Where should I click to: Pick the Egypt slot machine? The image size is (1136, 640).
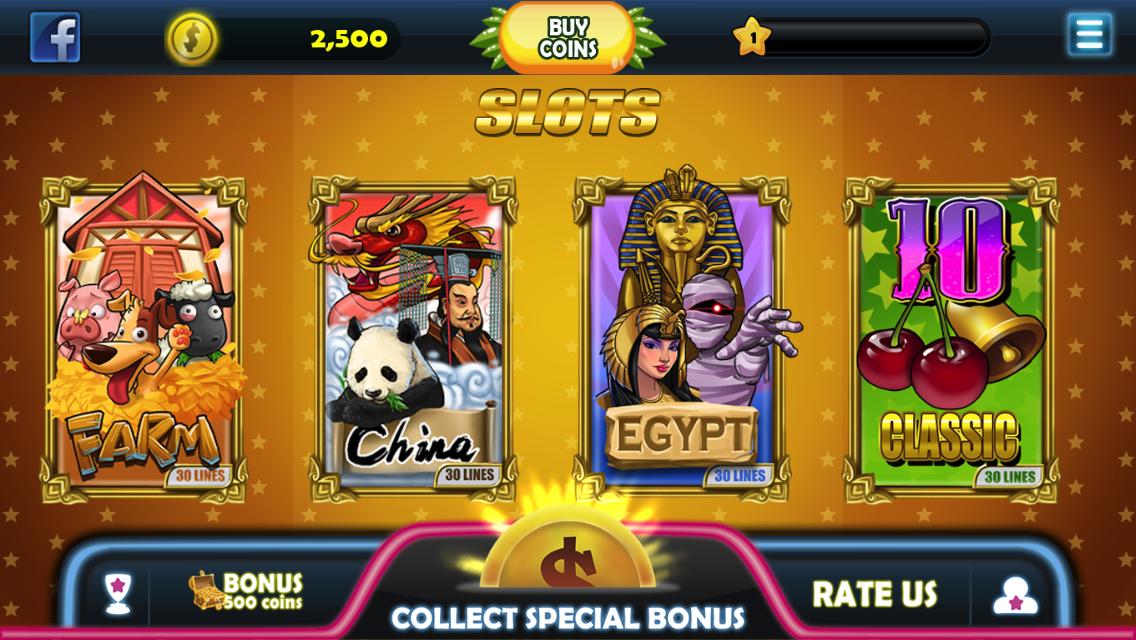point(681,338)
